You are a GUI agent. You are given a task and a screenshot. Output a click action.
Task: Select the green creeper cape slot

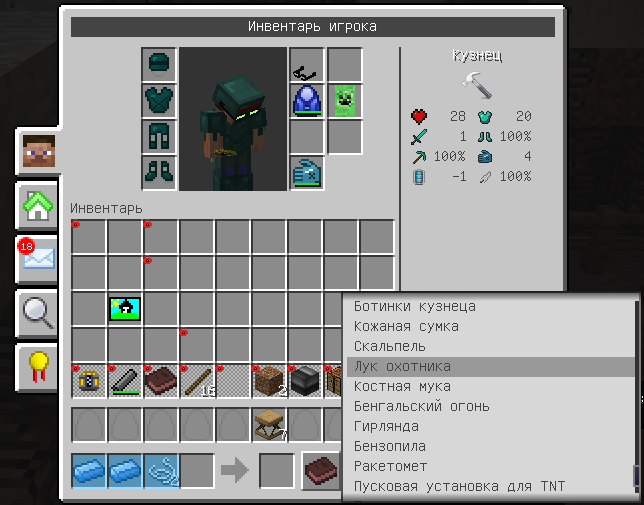[344, 101]
